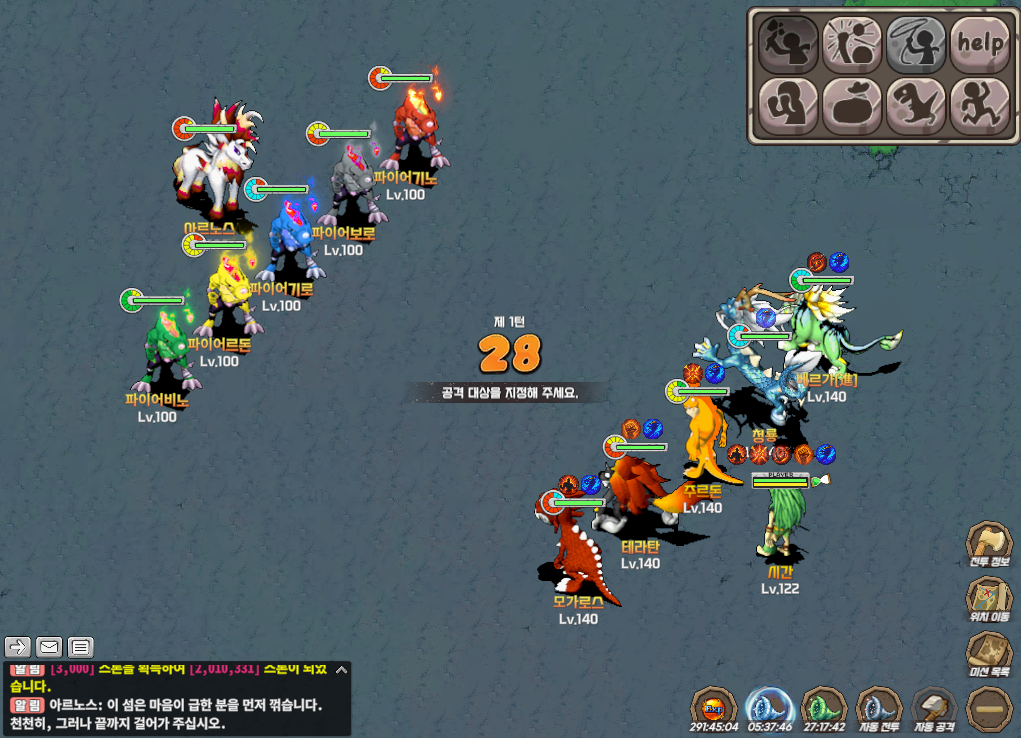Expand the chat log with the up arrow
The width and height of the screenshot is (1021, 738).
pyautogui.click(x=341, y=670)
